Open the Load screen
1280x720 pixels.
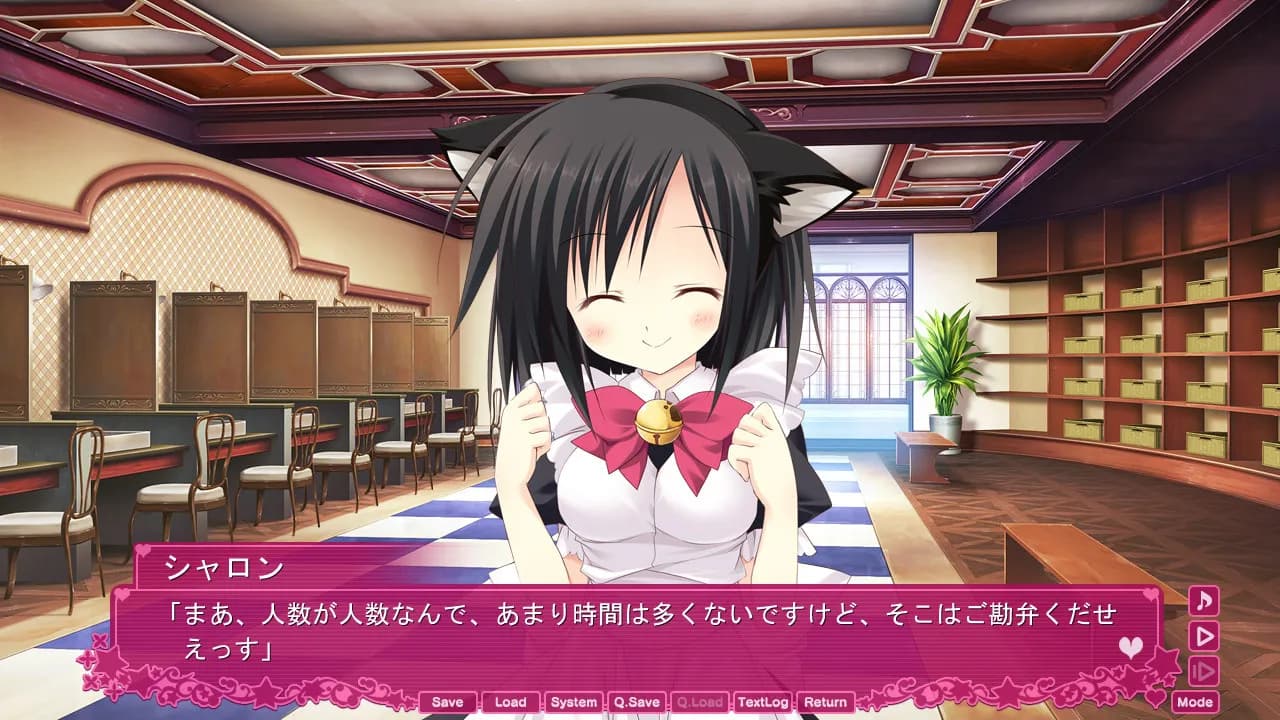510,702
